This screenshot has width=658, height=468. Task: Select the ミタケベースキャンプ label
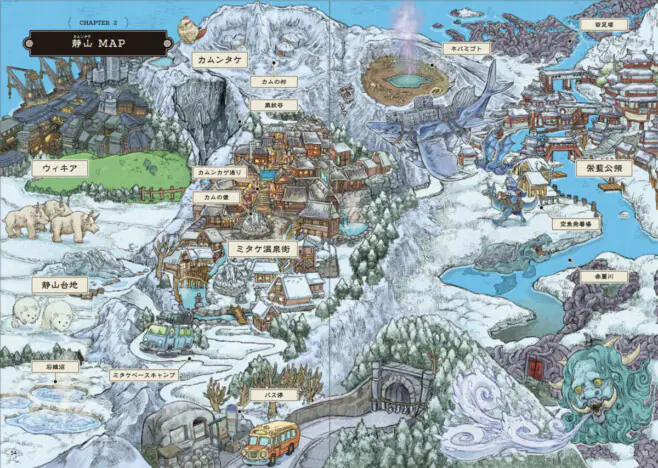pyautogui.click(x=144, y=374)
